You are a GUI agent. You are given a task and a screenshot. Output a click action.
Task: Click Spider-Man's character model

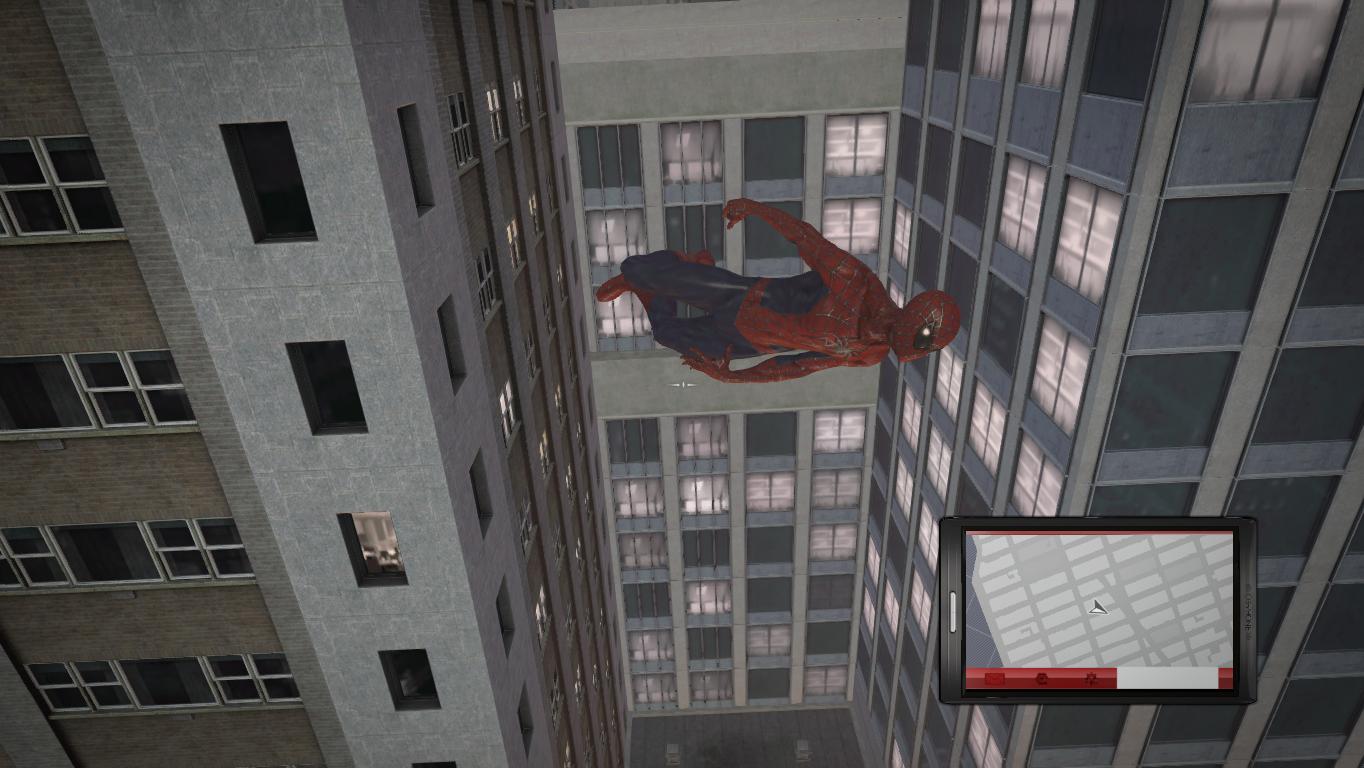tap(790, 300)
